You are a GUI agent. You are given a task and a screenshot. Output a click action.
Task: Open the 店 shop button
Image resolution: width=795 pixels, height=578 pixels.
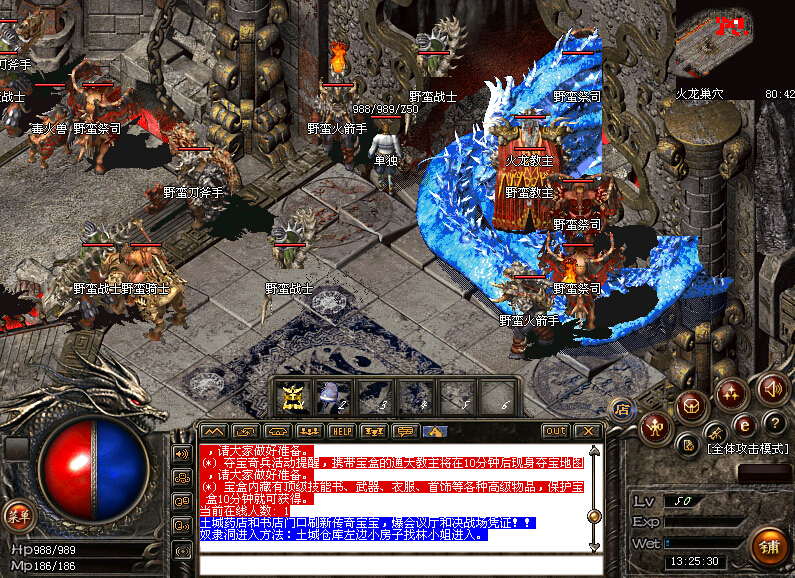[x=621, y=408]
